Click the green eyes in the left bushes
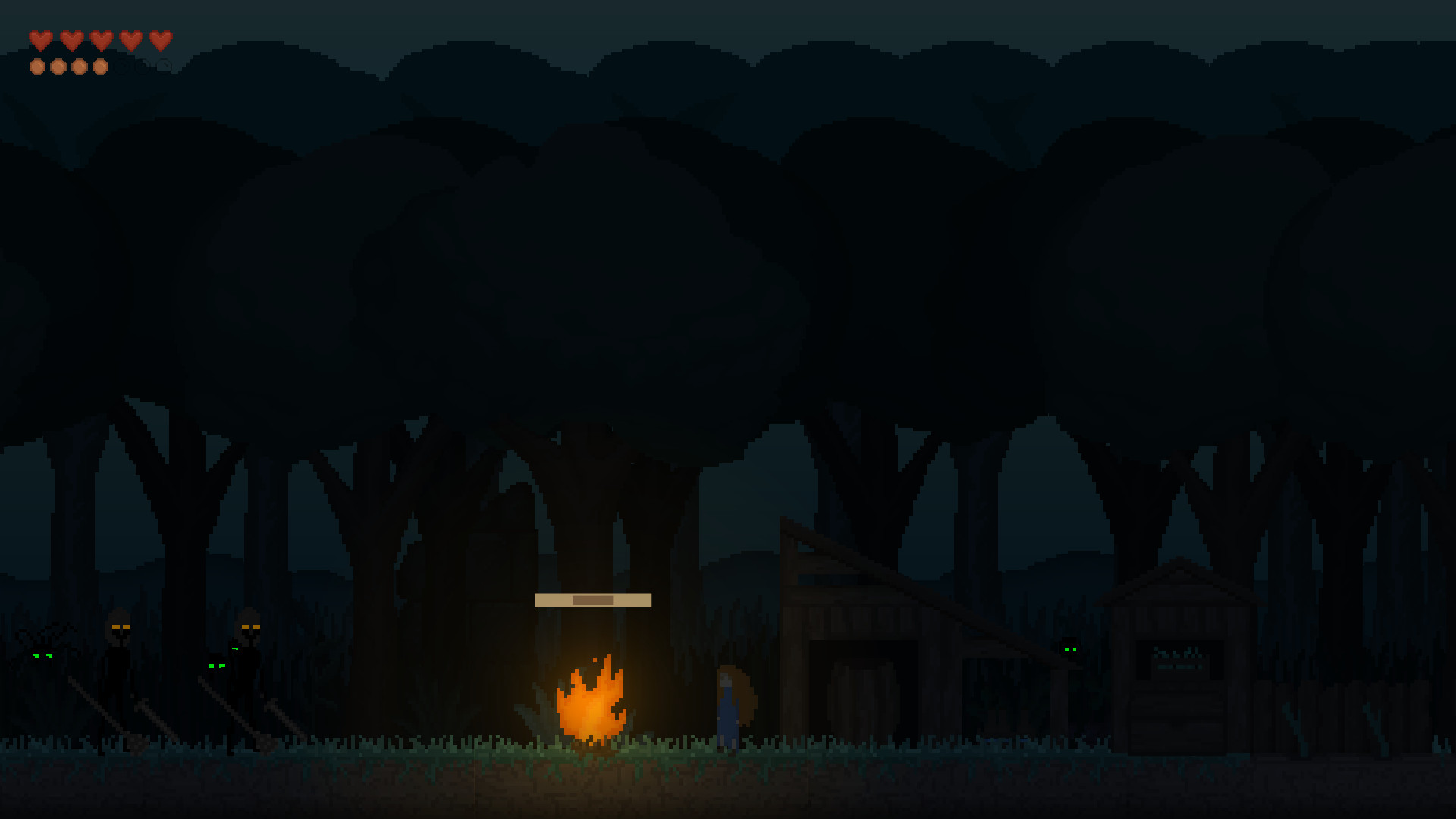Screen dimensions: 1456x819 coord(218,666)
